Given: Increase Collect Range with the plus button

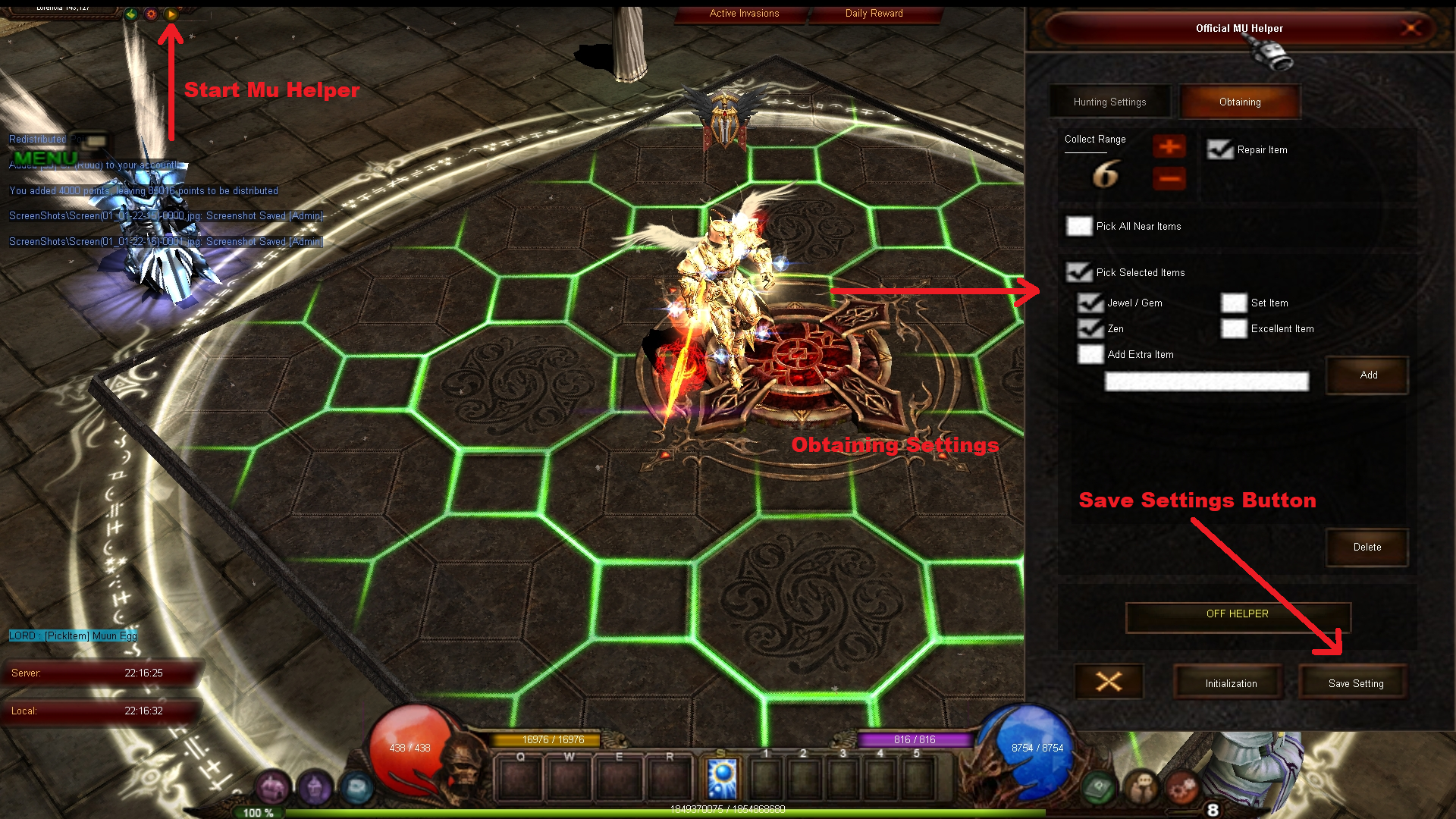Looking at the screenshot, I should 1169,147.
